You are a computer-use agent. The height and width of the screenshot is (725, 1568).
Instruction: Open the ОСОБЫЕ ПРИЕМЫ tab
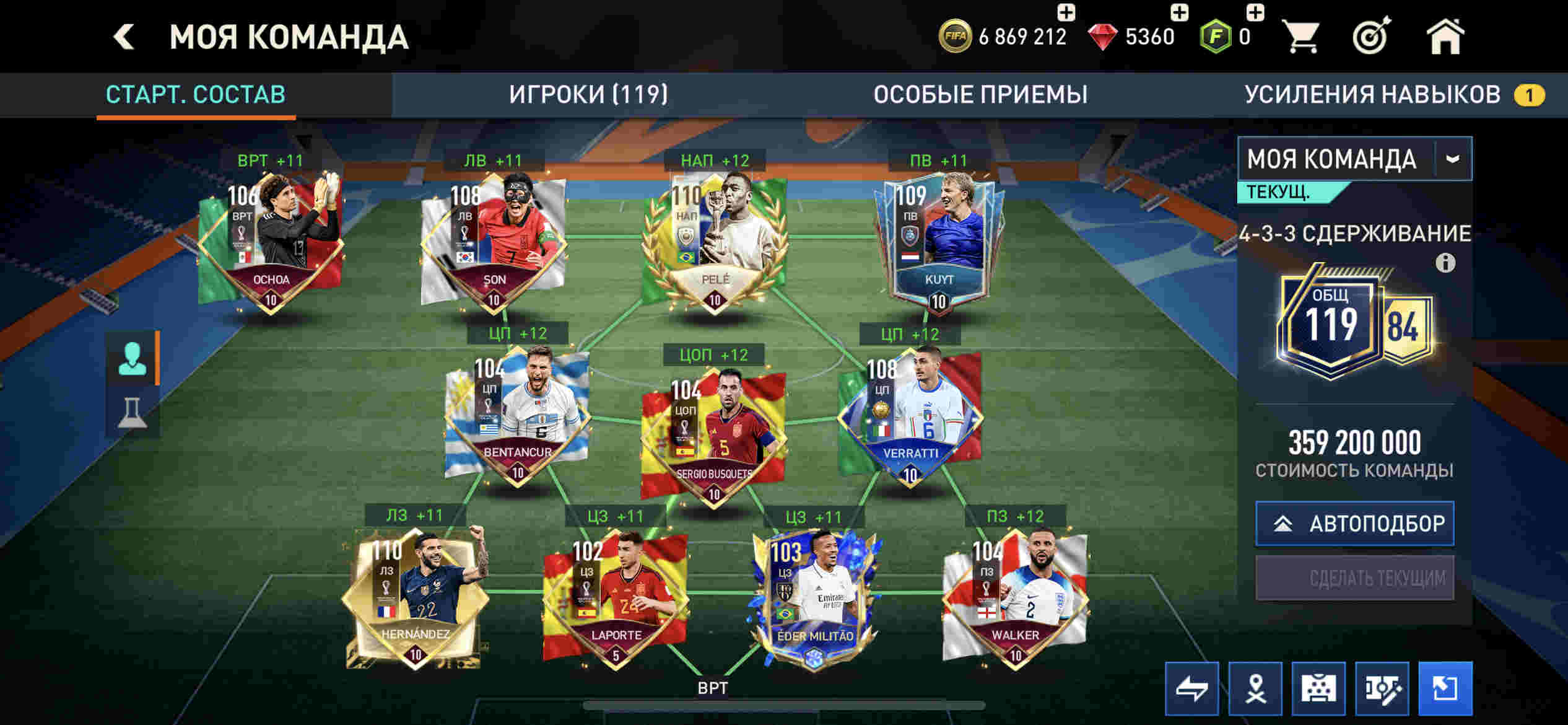980,95
